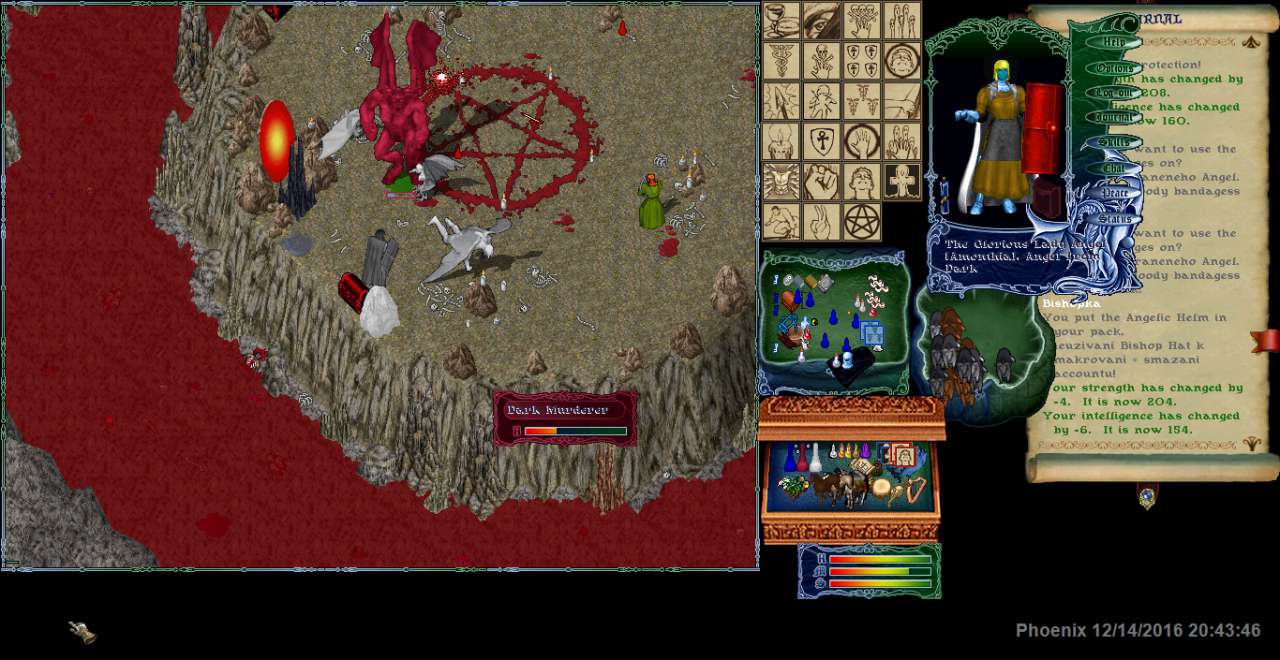Click the red shield on the paperdoll
Image resolution: width=1280 pixels, height=660 pixels.
pyautogui.click(x=1042, y=131)
